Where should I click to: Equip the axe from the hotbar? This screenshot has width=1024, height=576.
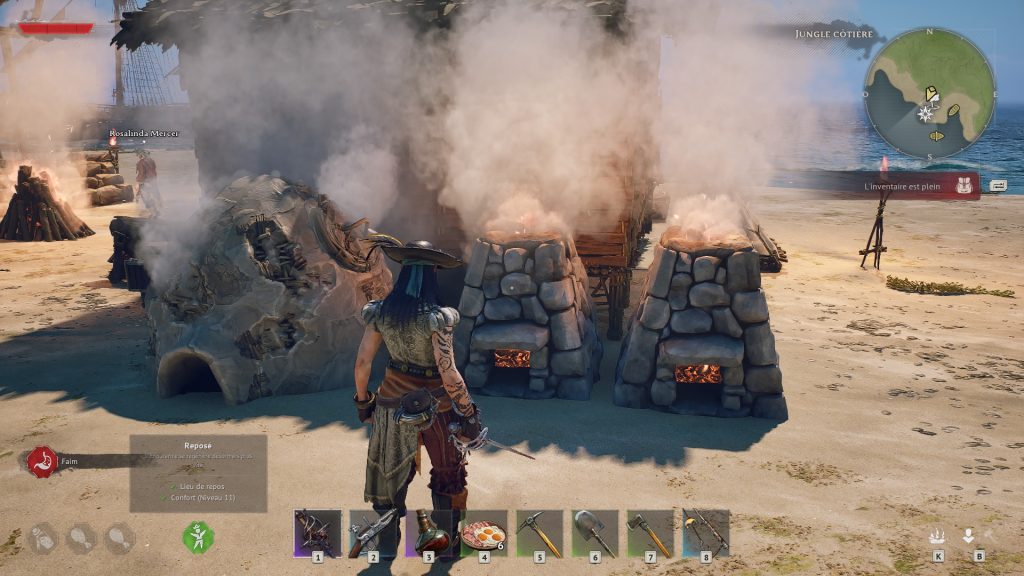(650, 533)
